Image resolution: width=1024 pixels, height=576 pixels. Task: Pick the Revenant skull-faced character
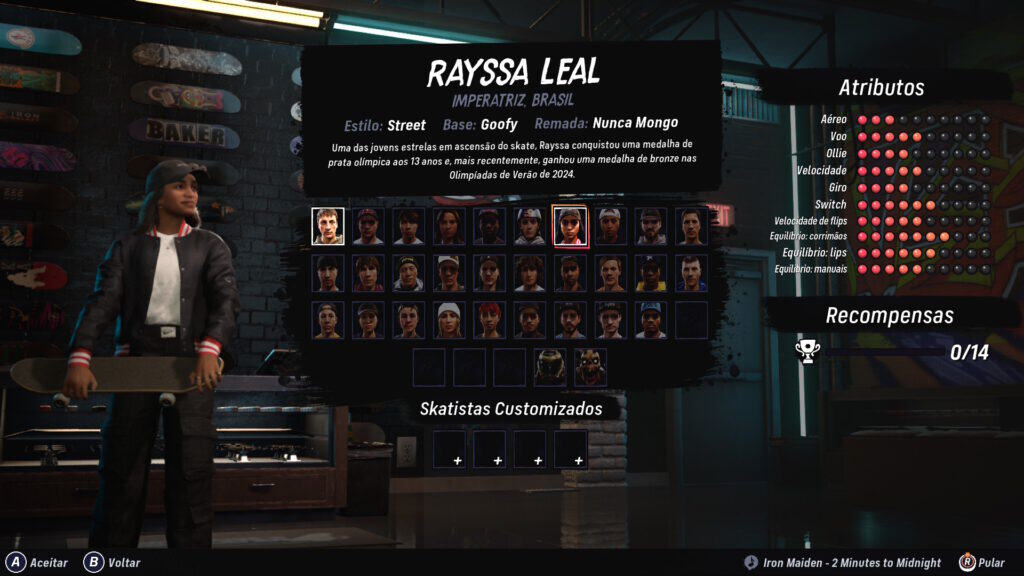[590, 367]
